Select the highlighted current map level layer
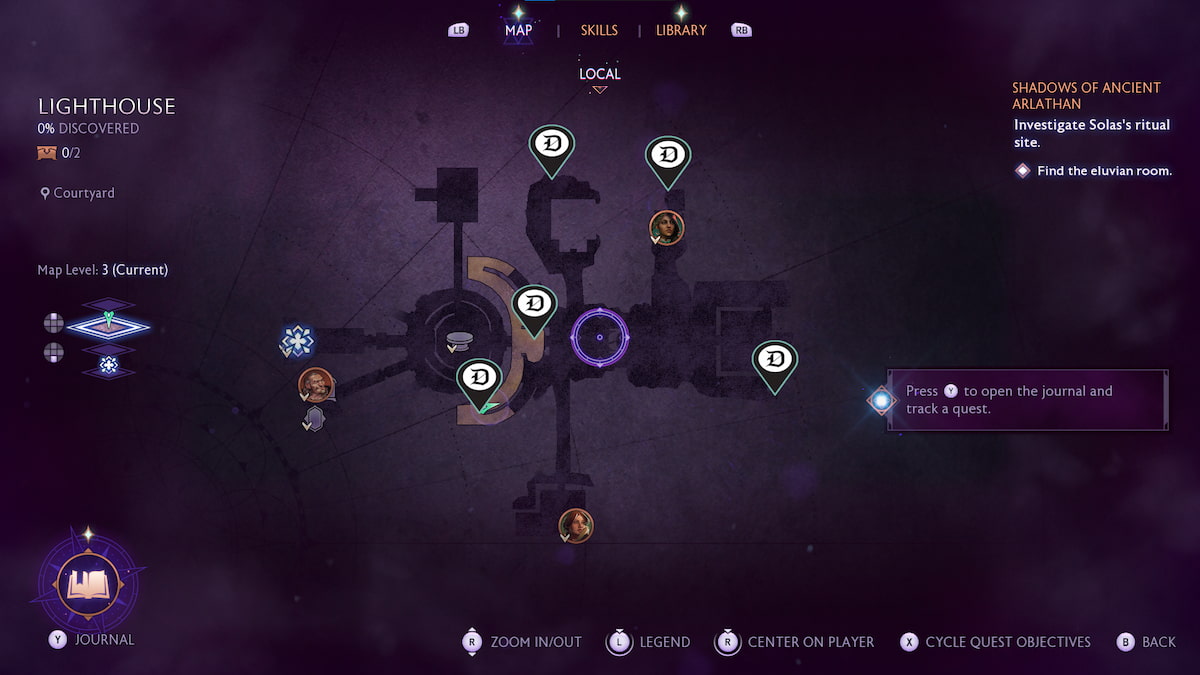Image resolution: width=1200 pixels, height=675 pixels. [x=108, y=325]
